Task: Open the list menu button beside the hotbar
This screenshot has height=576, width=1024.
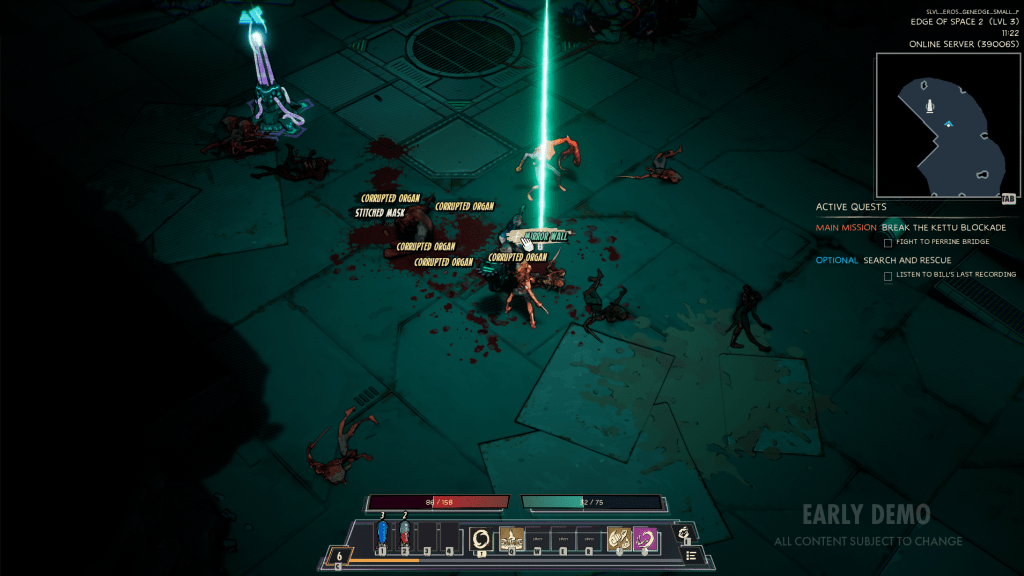Action: [692, 556]
